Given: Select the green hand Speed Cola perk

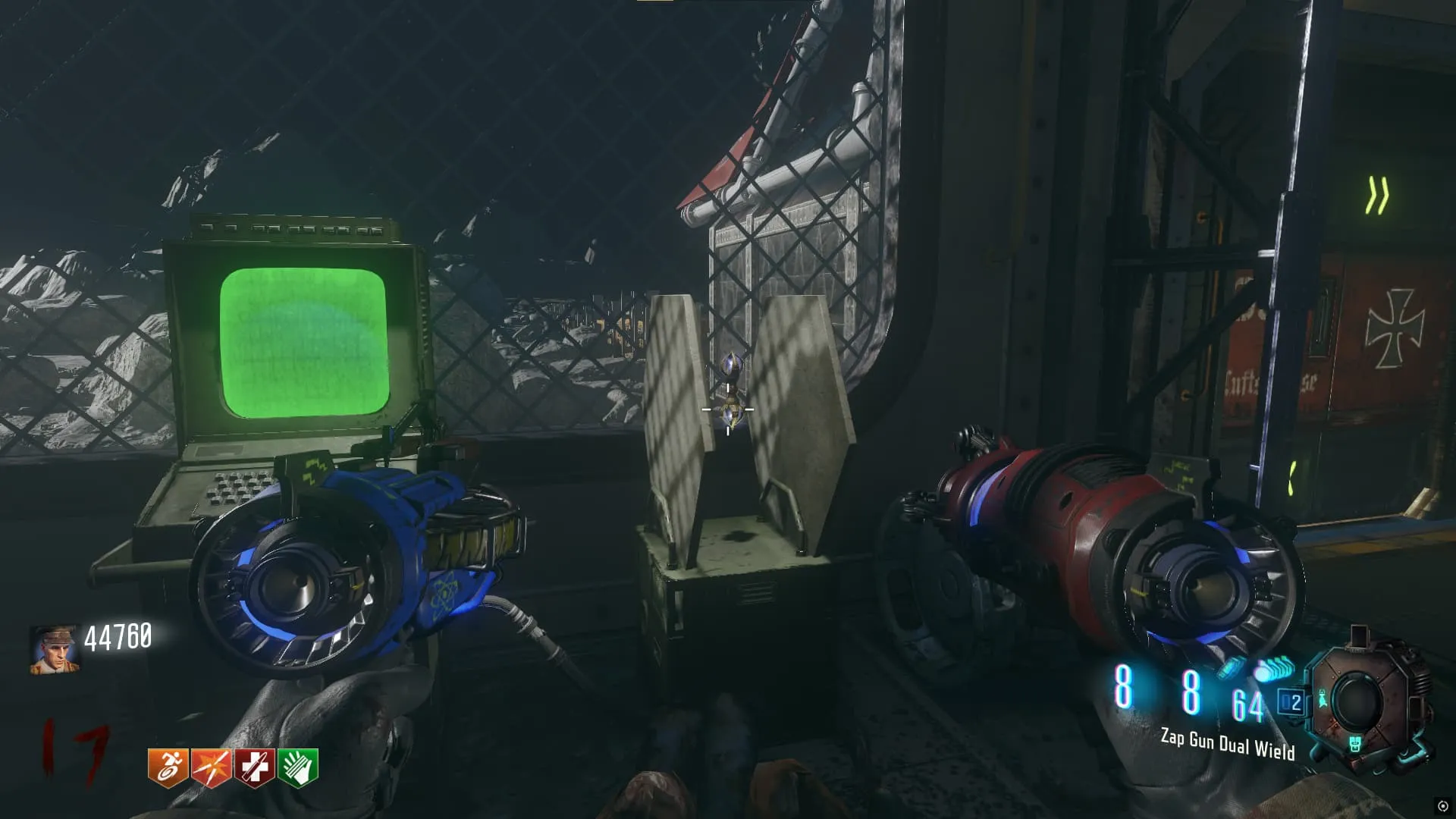Looking at the screenshot, I should click(x=298, y=767).
